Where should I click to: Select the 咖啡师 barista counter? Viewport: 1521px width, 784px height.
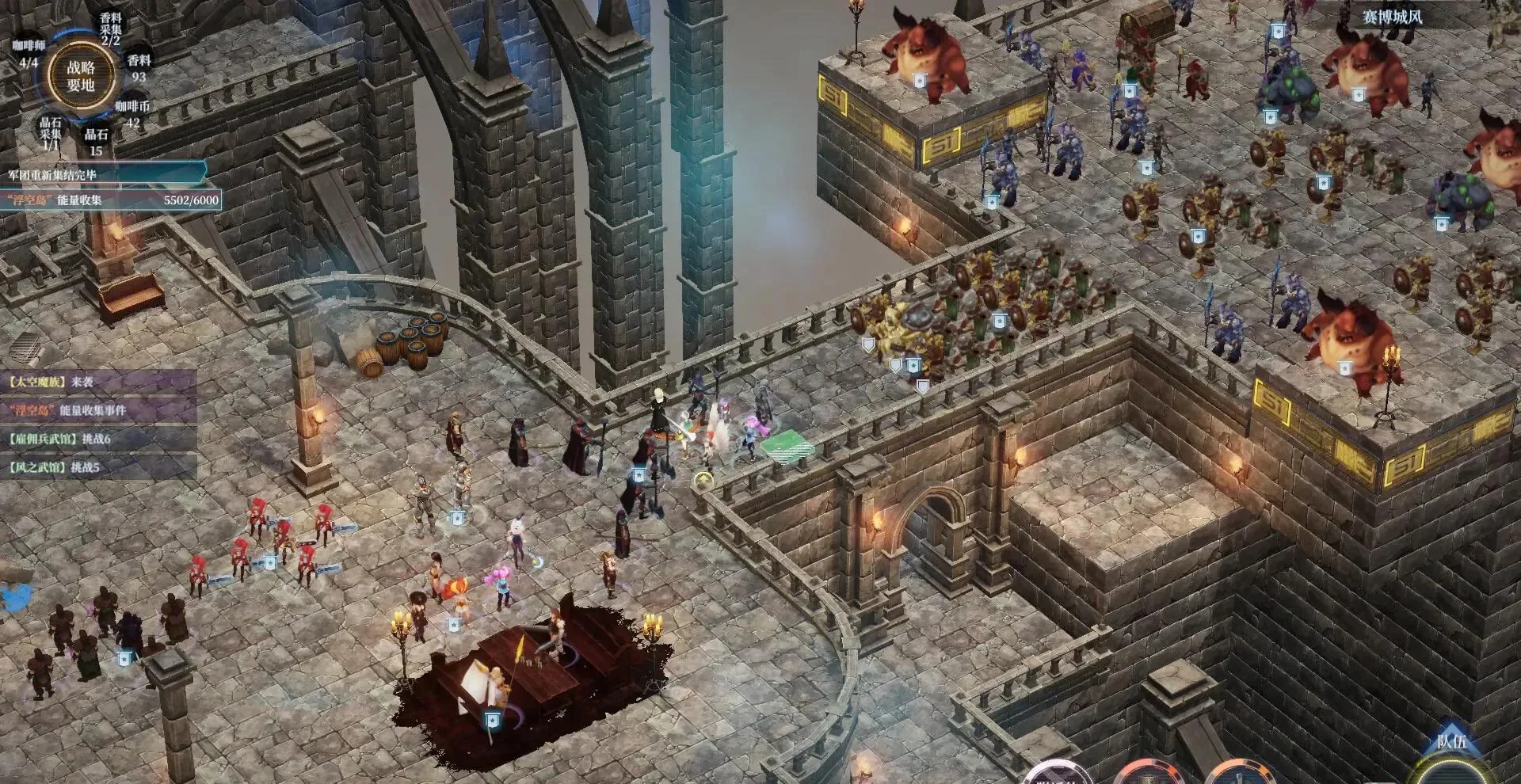click(29, 53)
